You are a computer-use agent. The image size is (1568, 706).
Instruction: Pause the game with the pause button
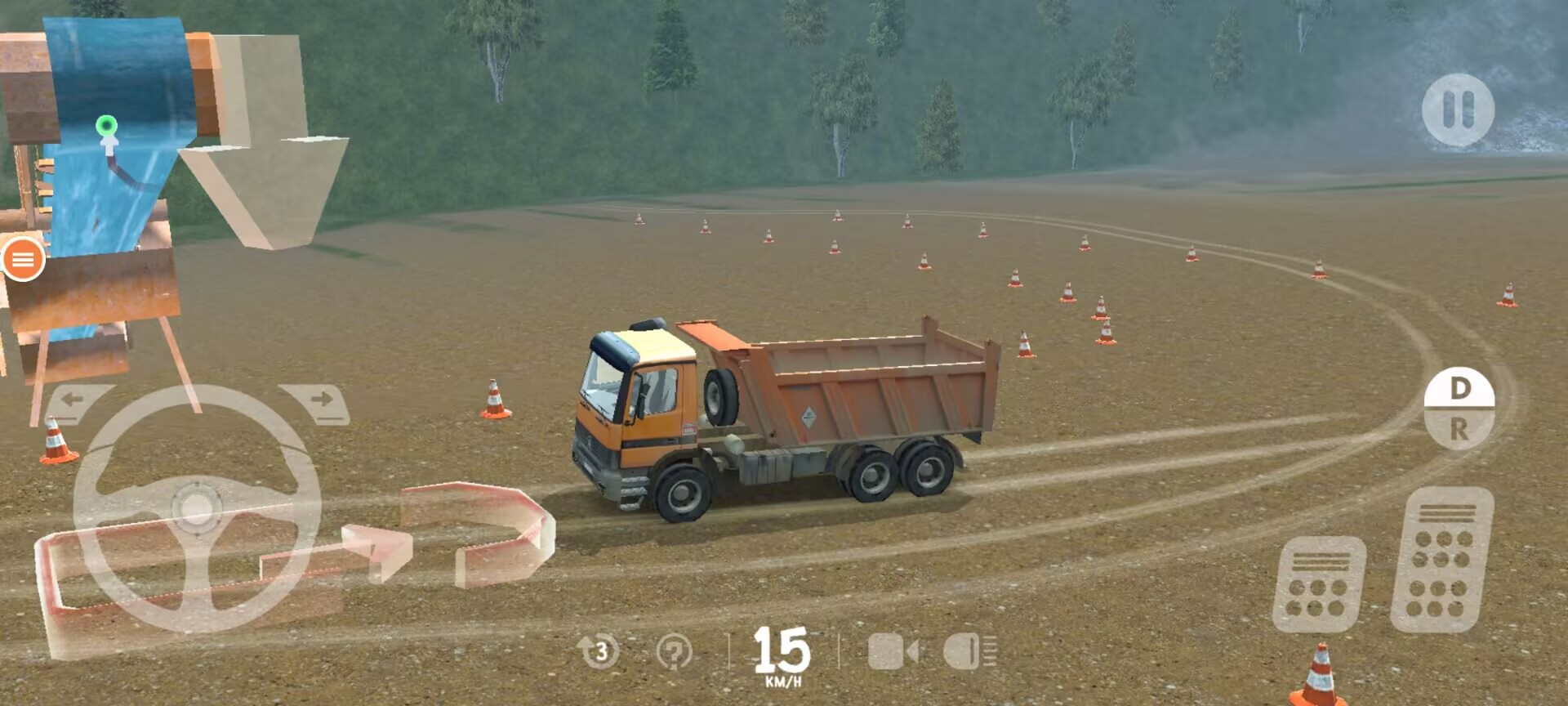point(1458,109)
